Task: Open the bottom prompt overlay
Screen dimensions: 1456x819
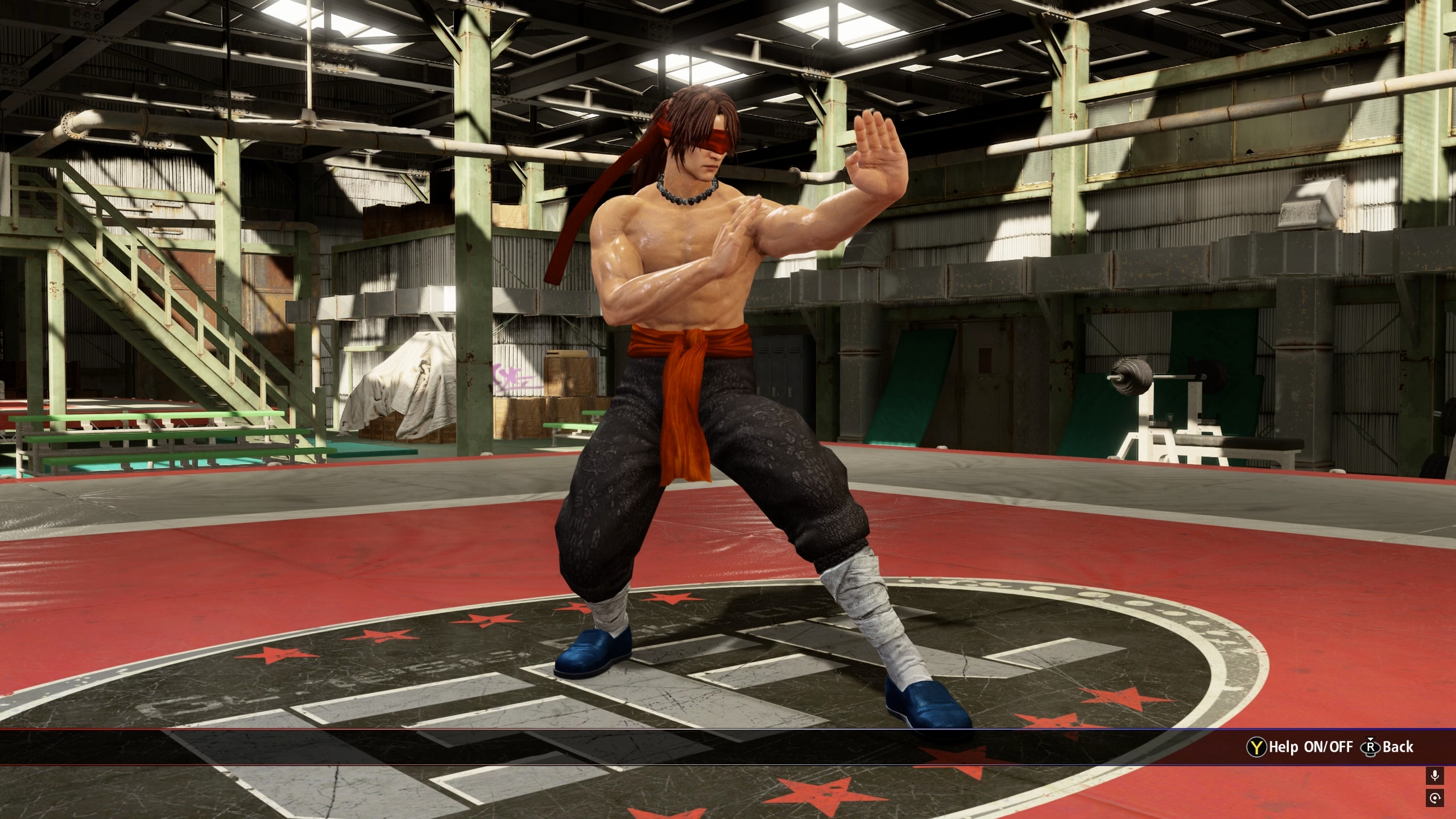Action: 728,747
